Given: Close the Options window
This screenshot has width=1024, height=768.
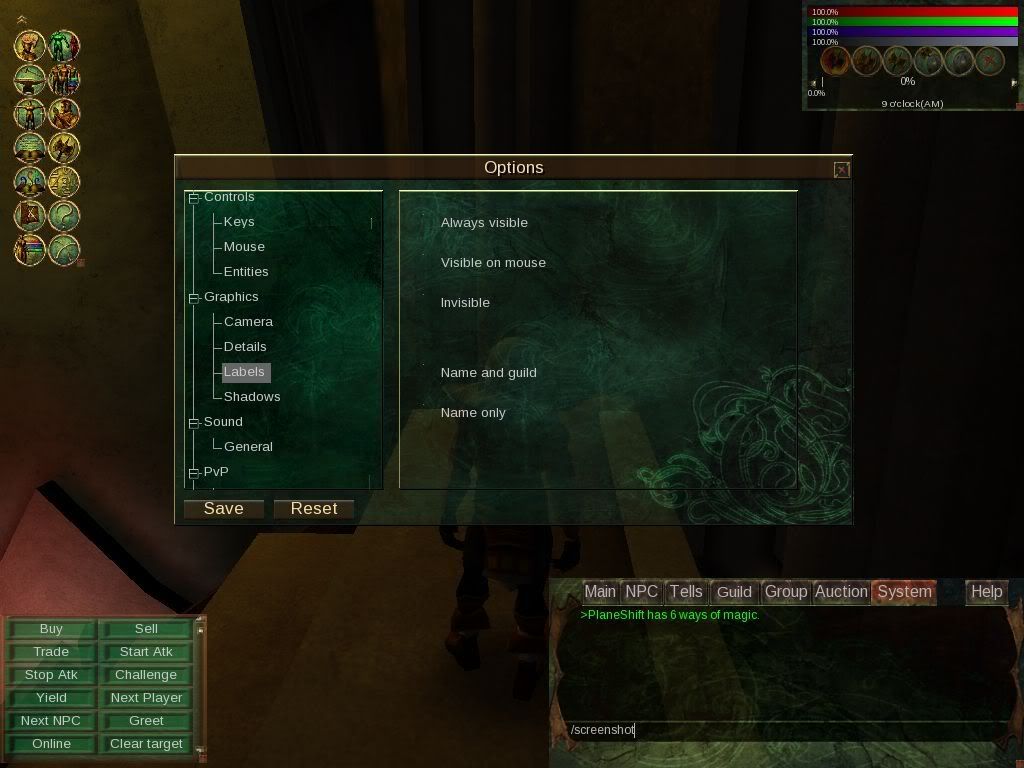Looking at the screenshot, I should tap(841, 170).
